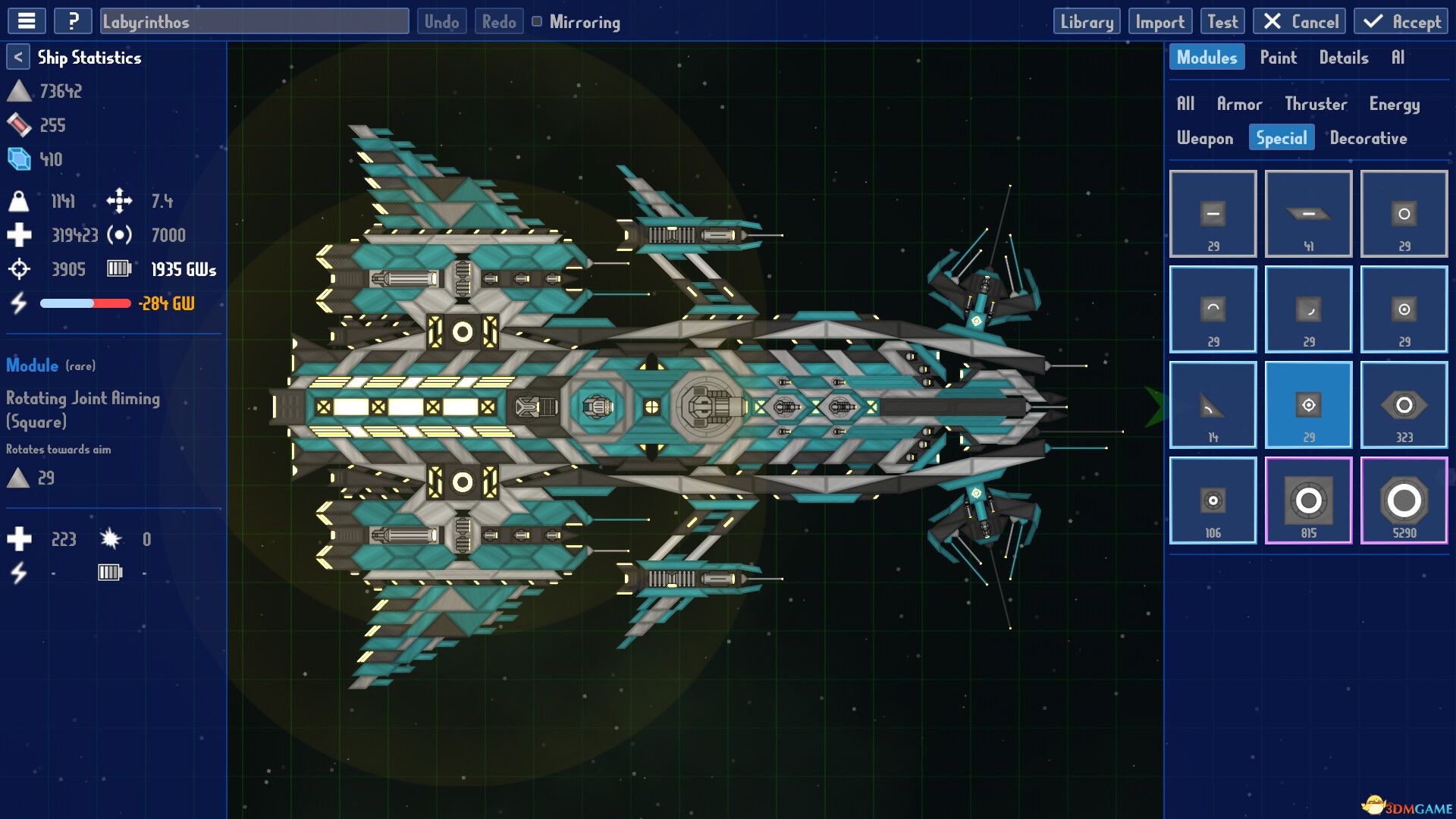Image resolution: width=1456 pixels, height=819 pixels.
Task: Switch to the Paint tab
Action: click(x=1279, y=57)
